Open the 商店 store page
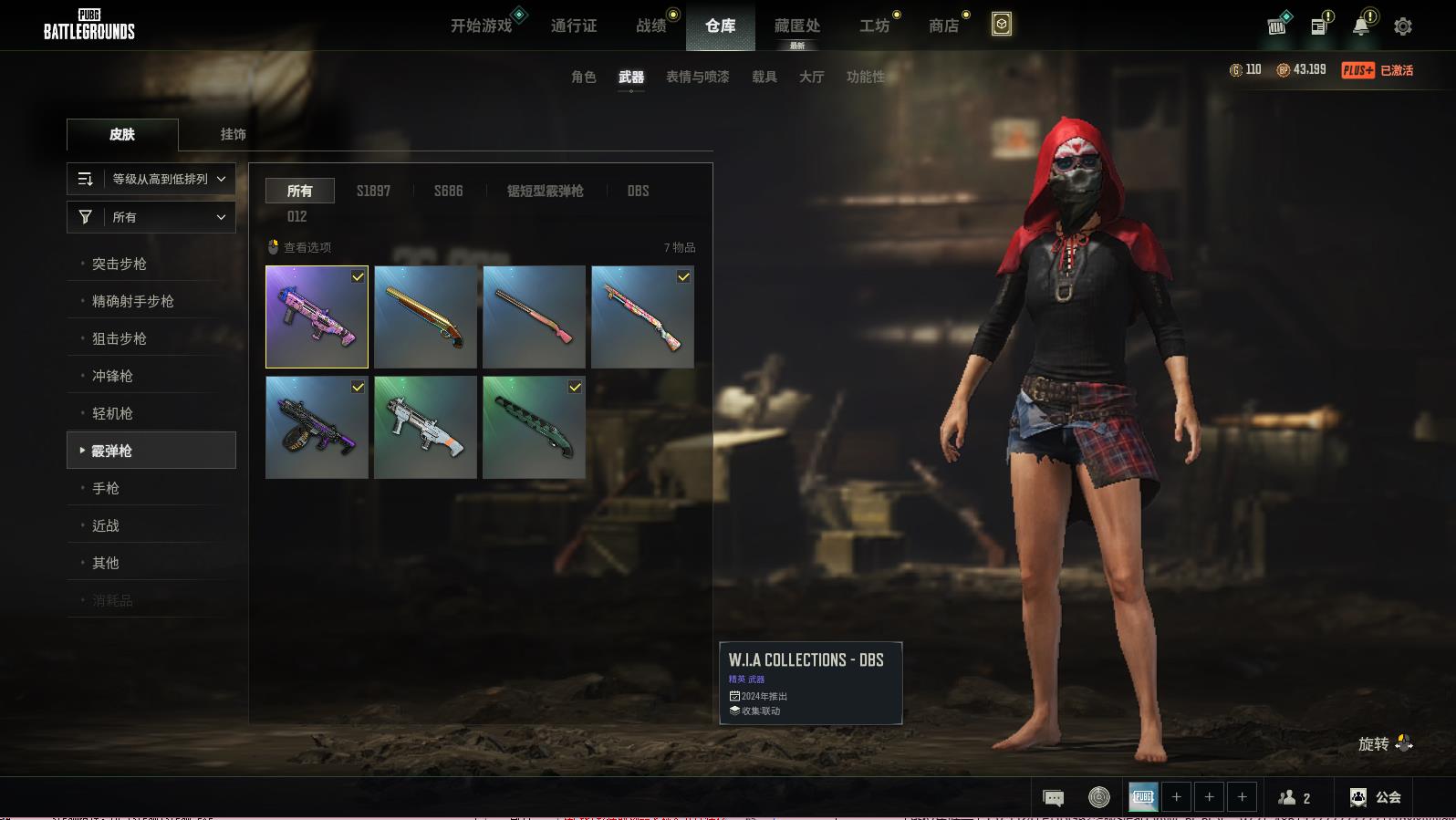 coord(943,26)
